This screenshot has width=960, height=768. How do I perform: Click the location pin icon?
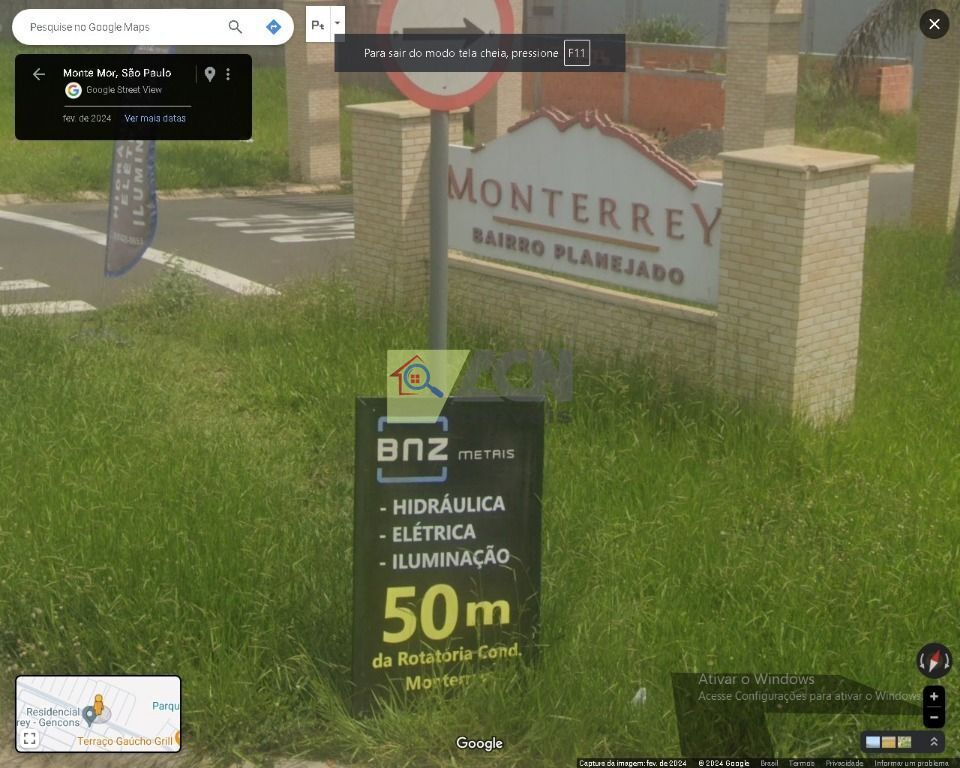[x=209, y=74]
